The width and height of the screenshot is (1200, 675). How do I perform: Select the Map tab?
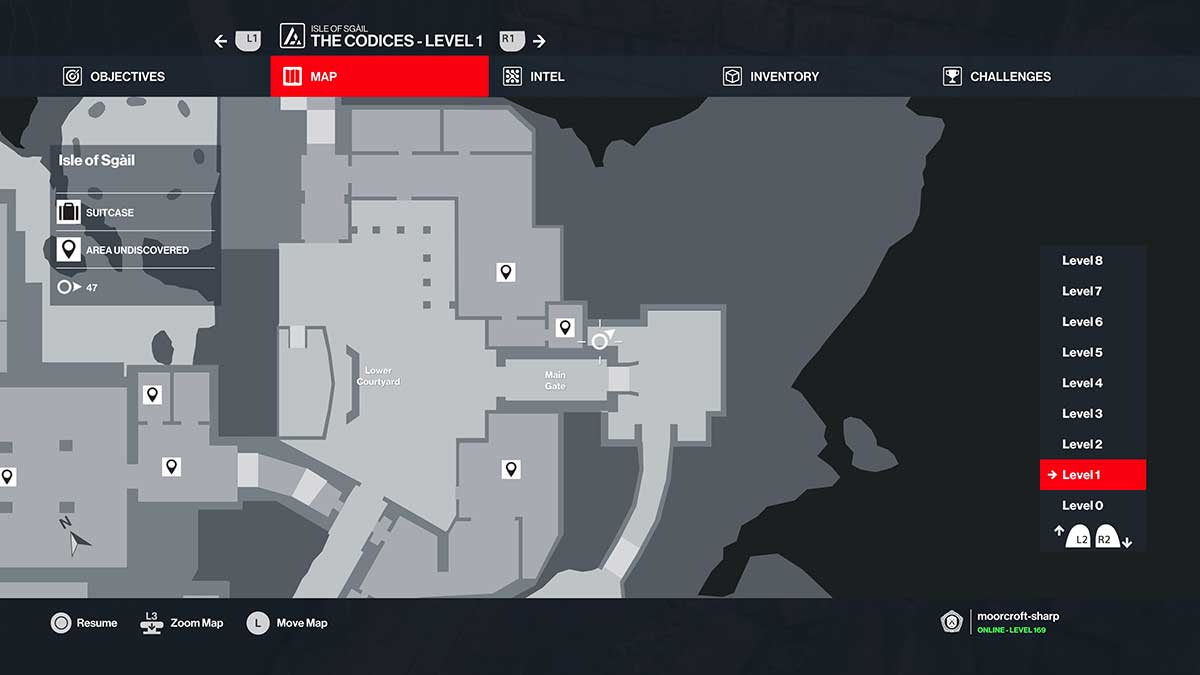point(379,76)
